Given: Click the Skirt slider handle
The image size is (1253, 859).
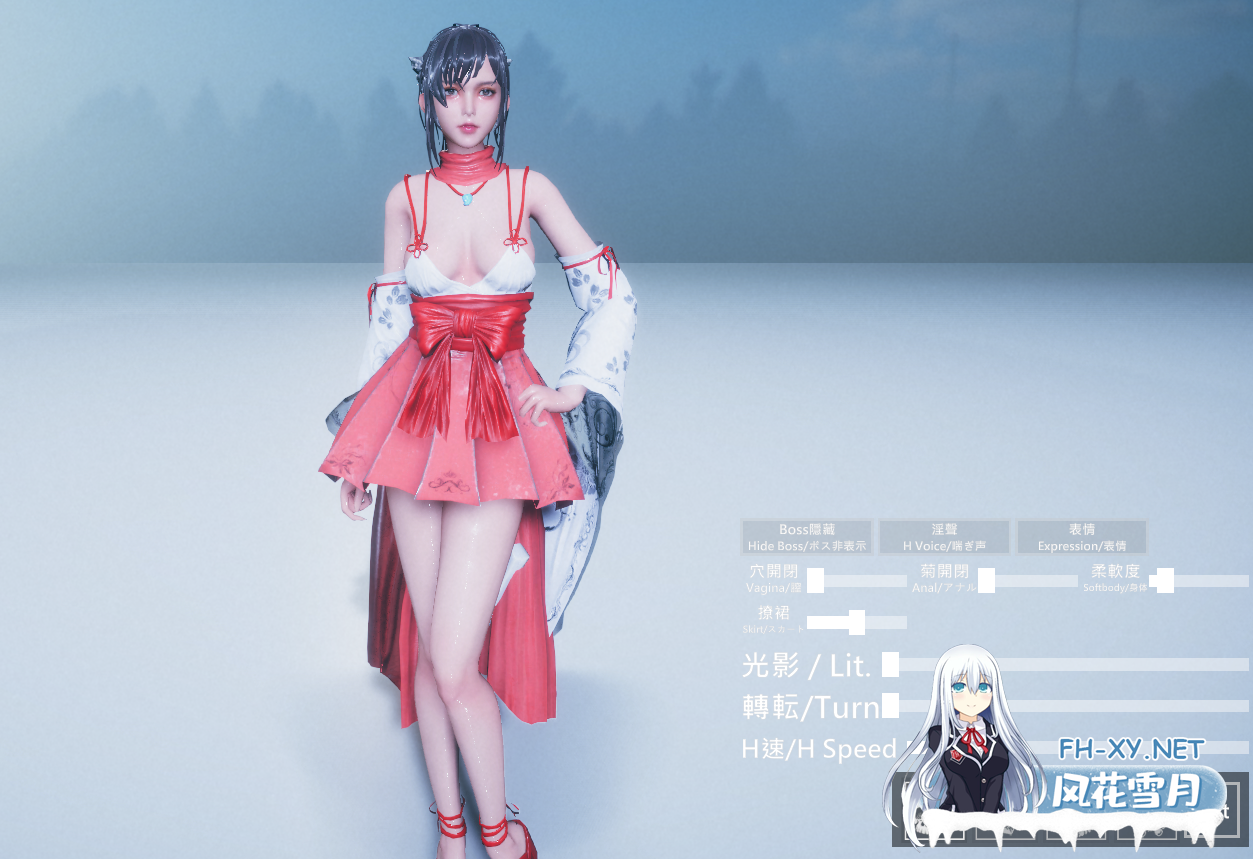Looking at the screenshot, I should pos(856,623).
